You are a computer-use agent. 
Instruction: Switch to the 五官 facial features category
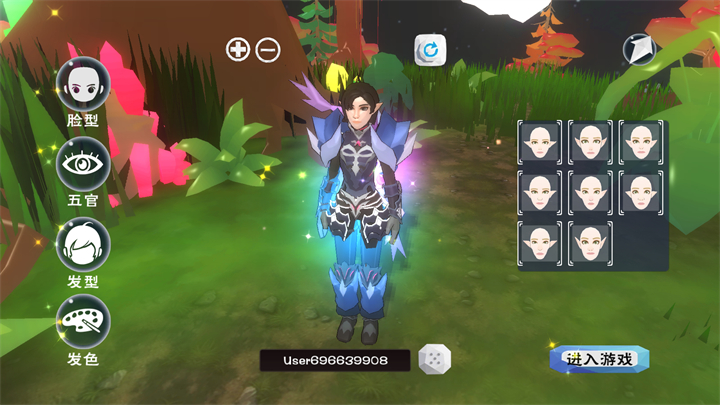[82, 166]
